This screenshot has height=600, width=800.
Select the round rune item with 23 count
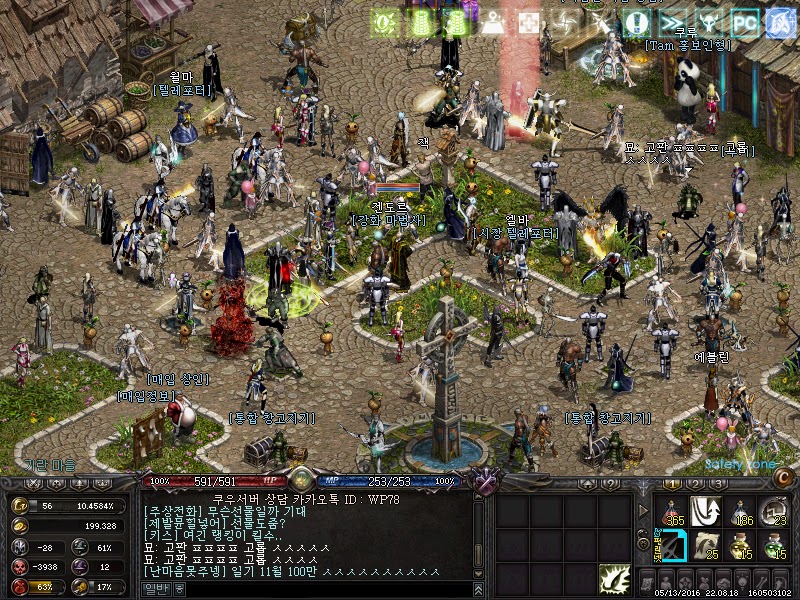(x=773, y=511)
